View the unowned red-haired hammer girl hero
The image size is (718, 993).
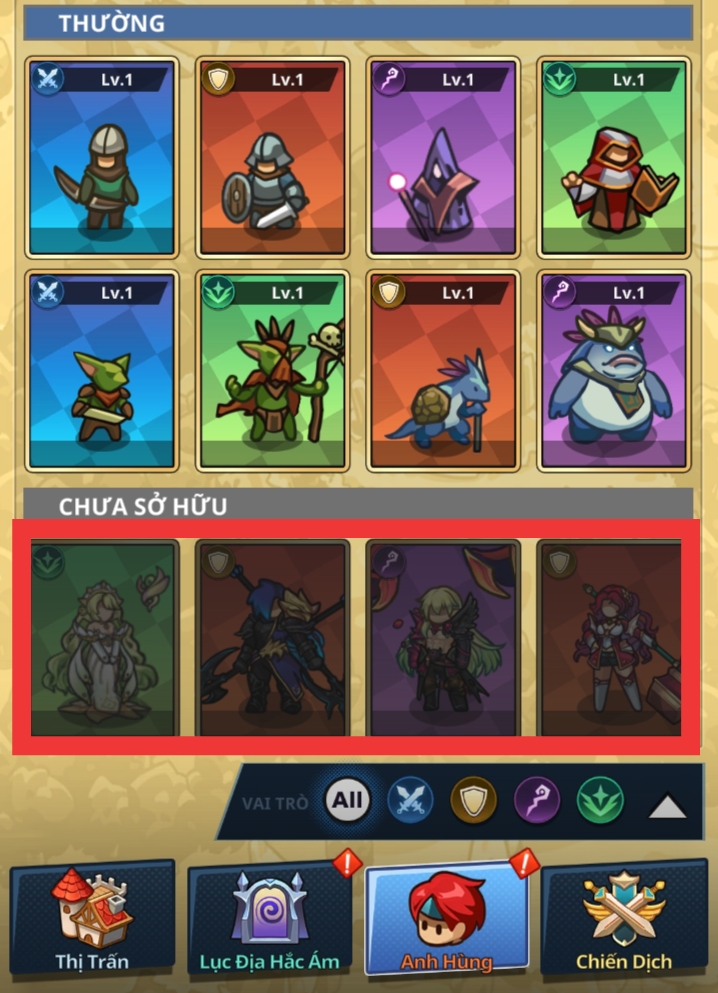(x=612, y=638)
